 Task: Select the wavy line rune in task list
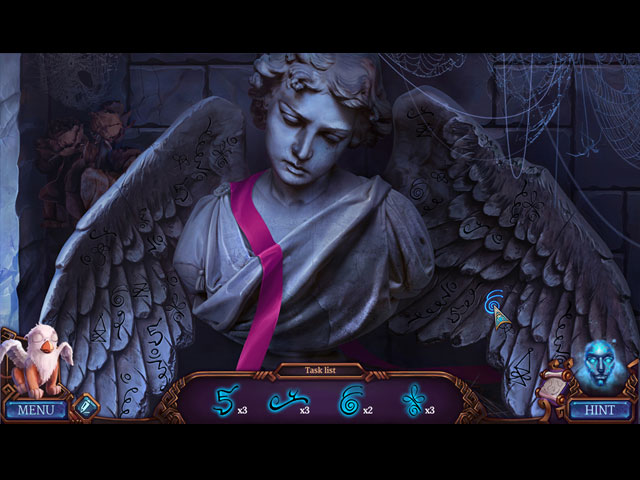[285, 402]
